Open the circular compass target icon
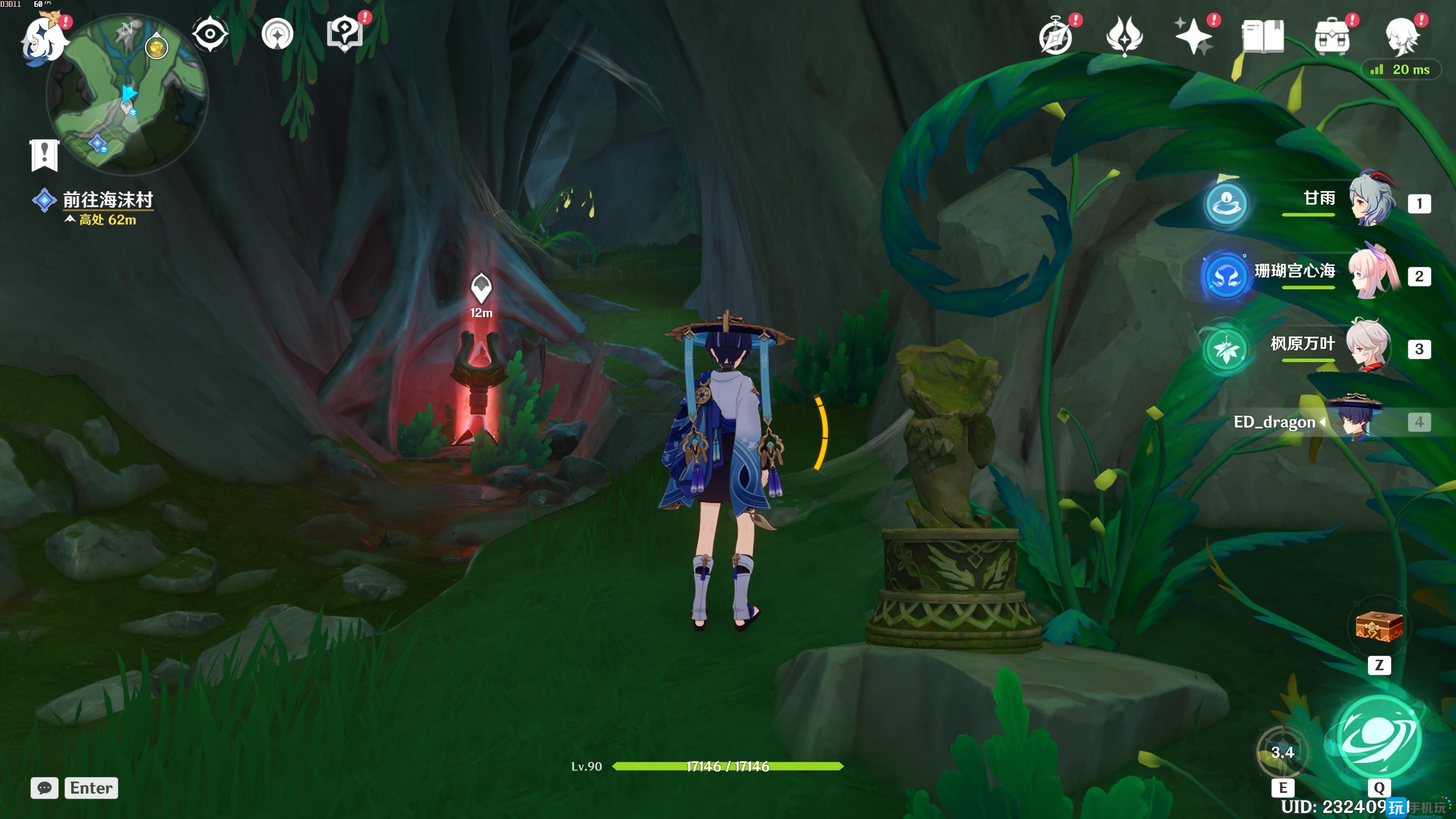 [x=278, y=35]
